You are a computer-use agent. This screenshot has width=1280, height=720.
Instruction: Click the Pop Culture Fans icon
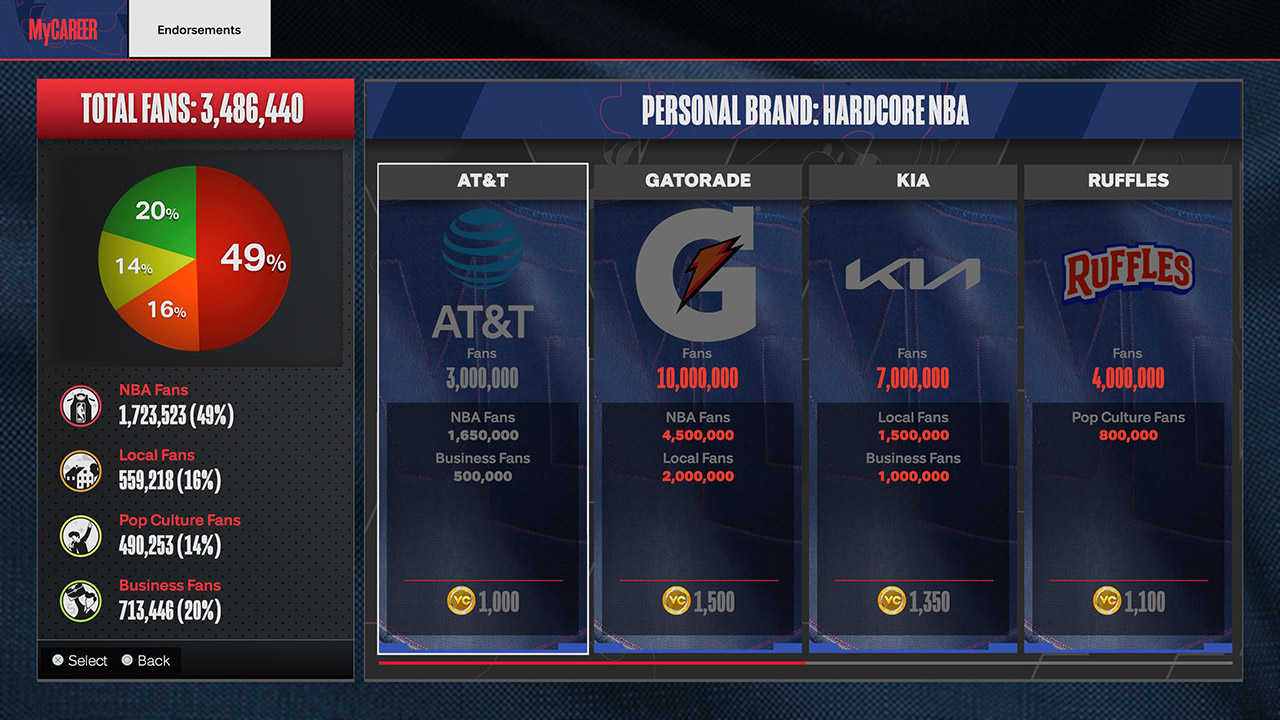80,535
